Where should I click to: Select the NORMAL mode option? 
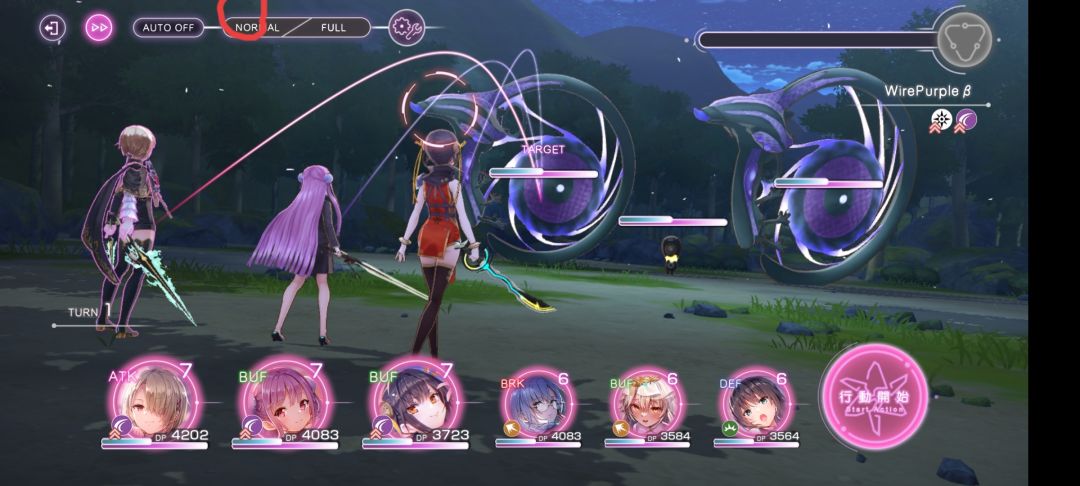click(x=257, y=28)
